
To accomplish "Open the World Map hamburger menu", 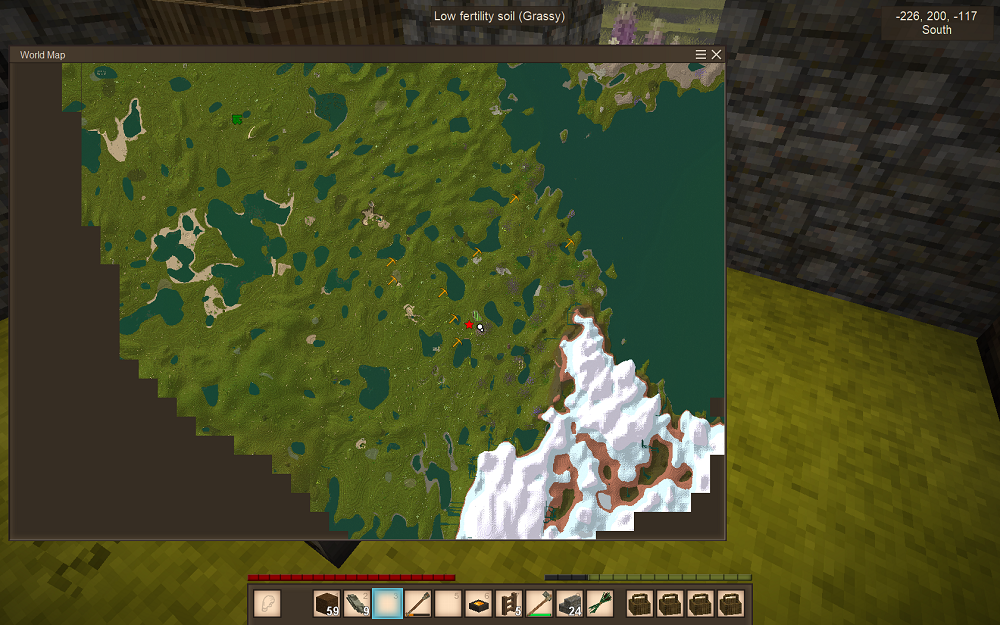I will 701,55.
